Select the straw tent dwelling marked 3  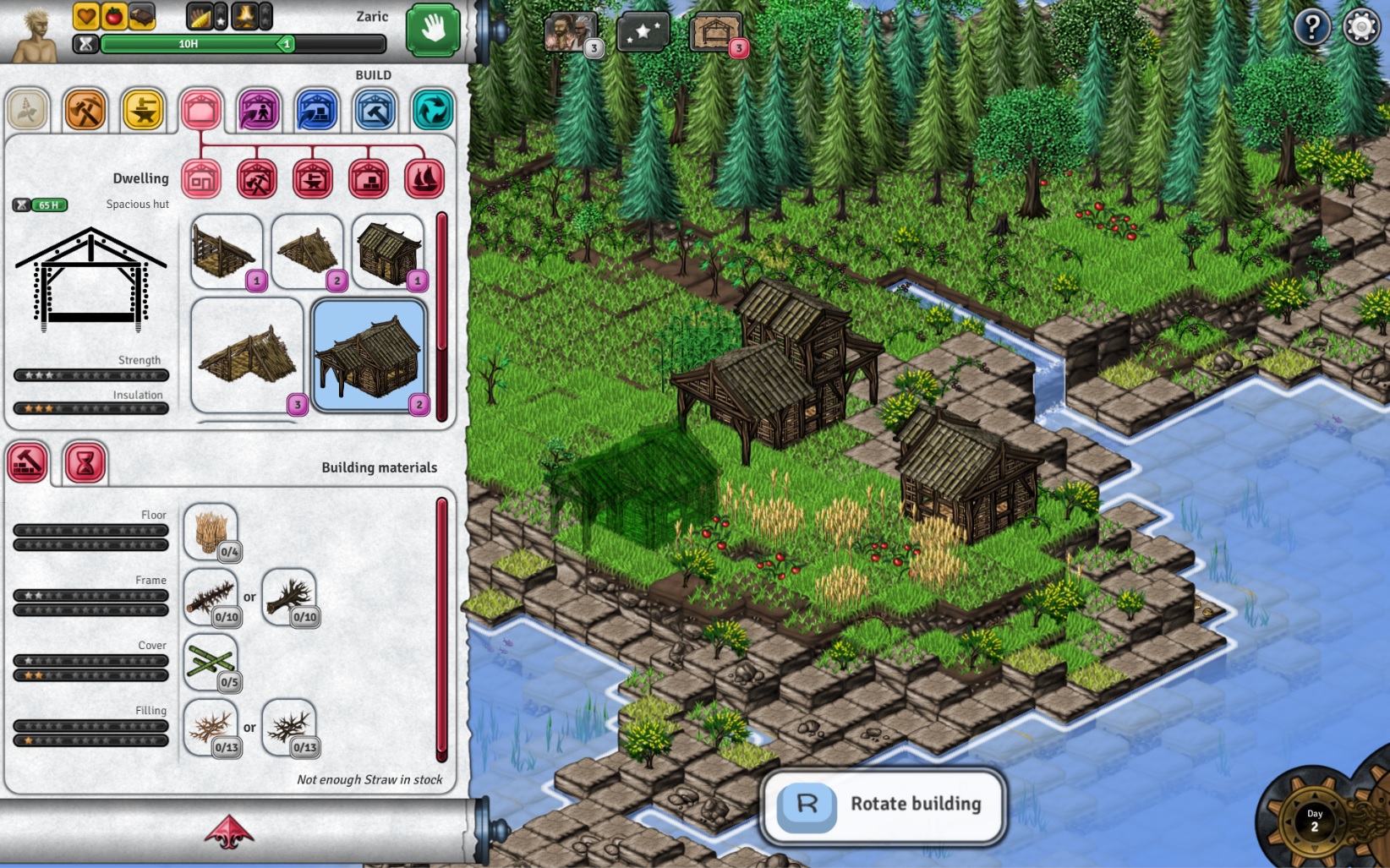pyautogui.click(x=247, y=356)
